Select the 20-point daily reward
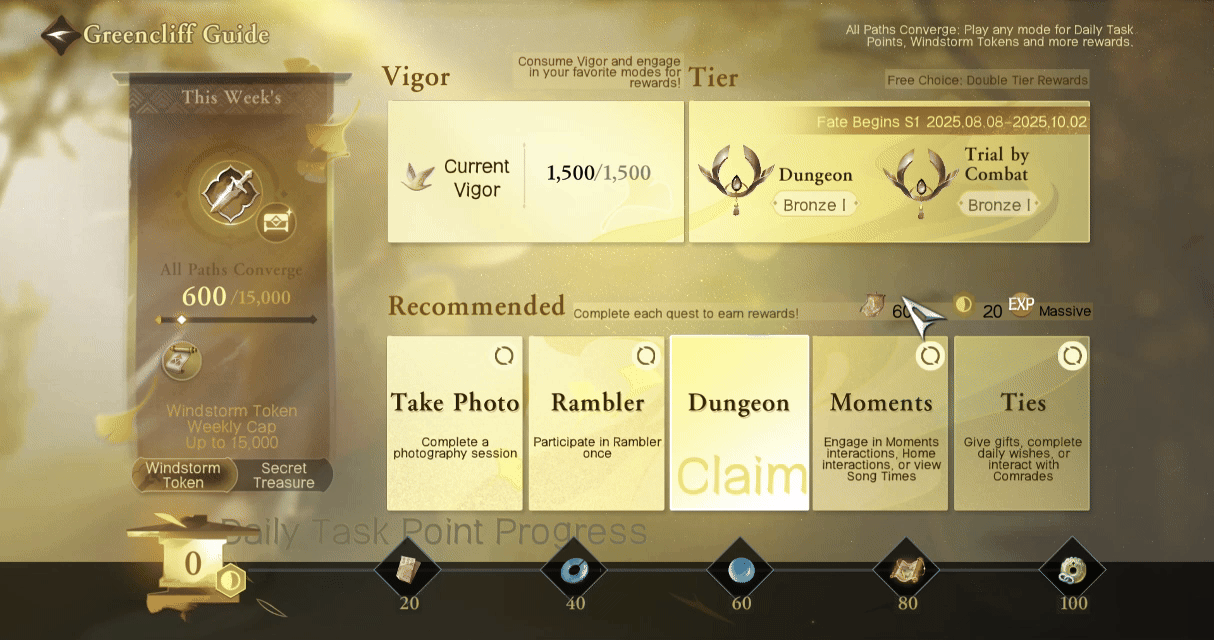The image size is (1214, 640). [408, 572]
